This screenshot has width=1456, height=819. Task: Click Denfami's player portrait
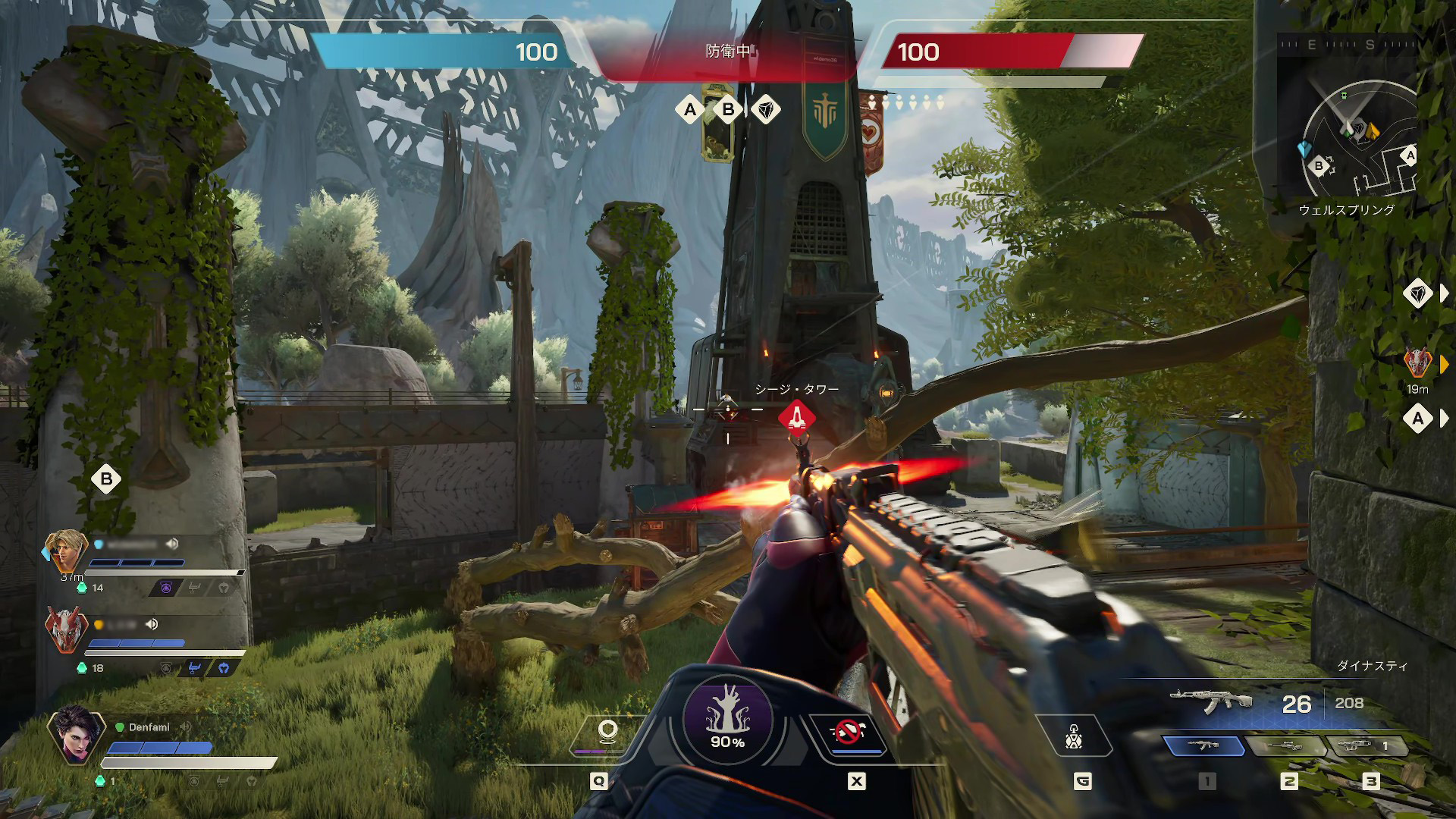pyautogui.click(x=76, y=734)
